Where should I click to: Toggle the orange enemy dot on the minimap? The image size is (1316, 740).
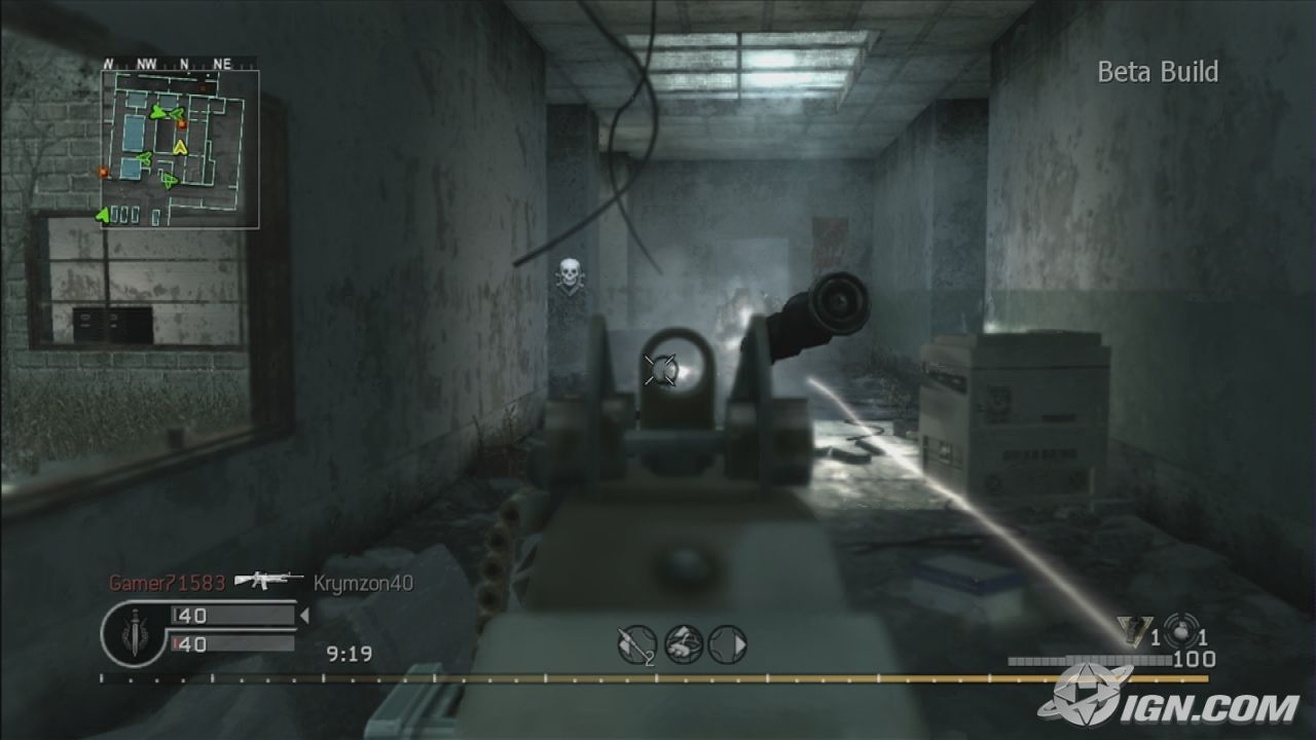coord(182,125)
